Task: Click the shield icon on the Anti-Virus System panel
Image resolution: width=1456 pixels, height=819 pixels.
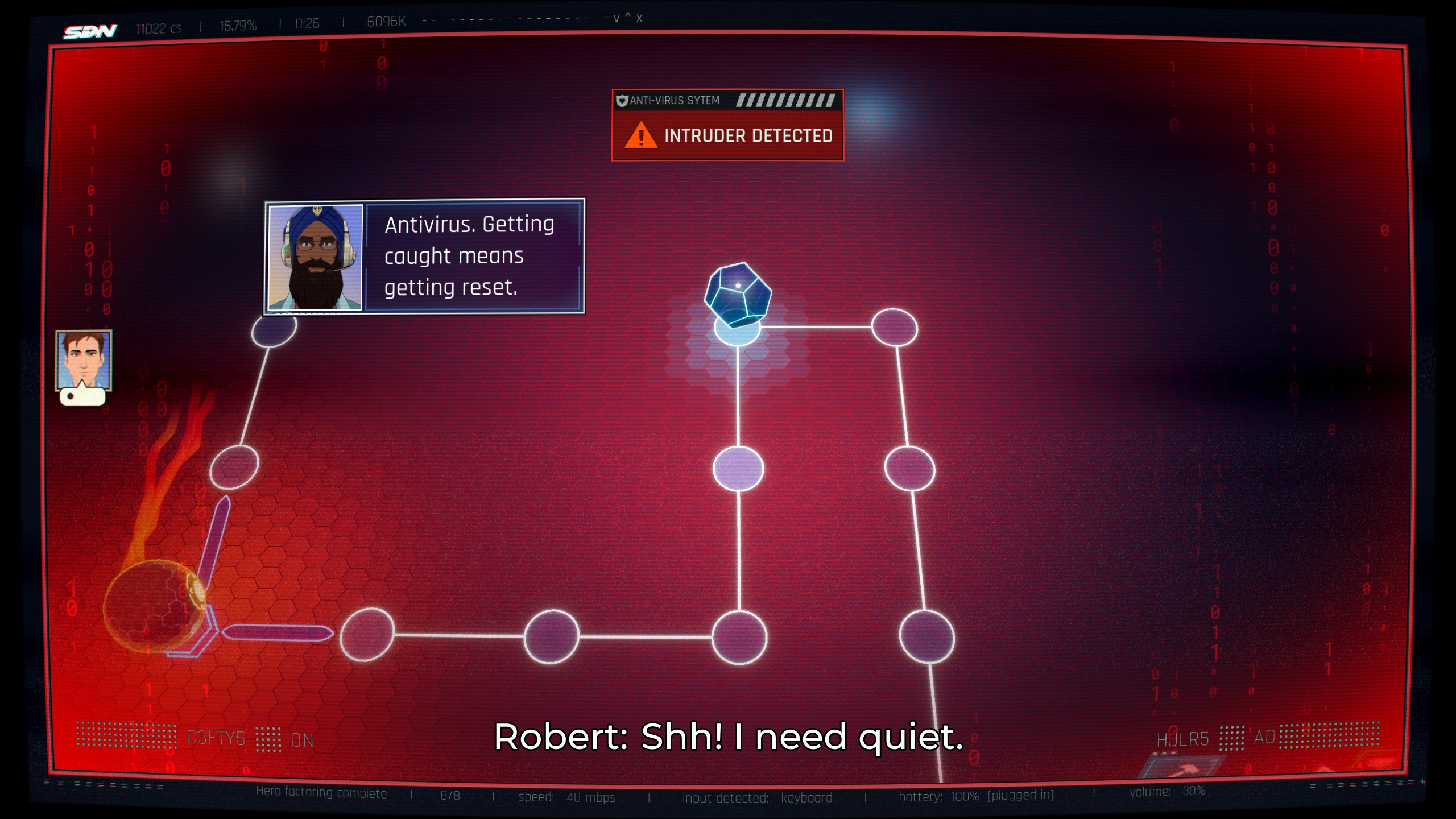Action: [622, 100]
